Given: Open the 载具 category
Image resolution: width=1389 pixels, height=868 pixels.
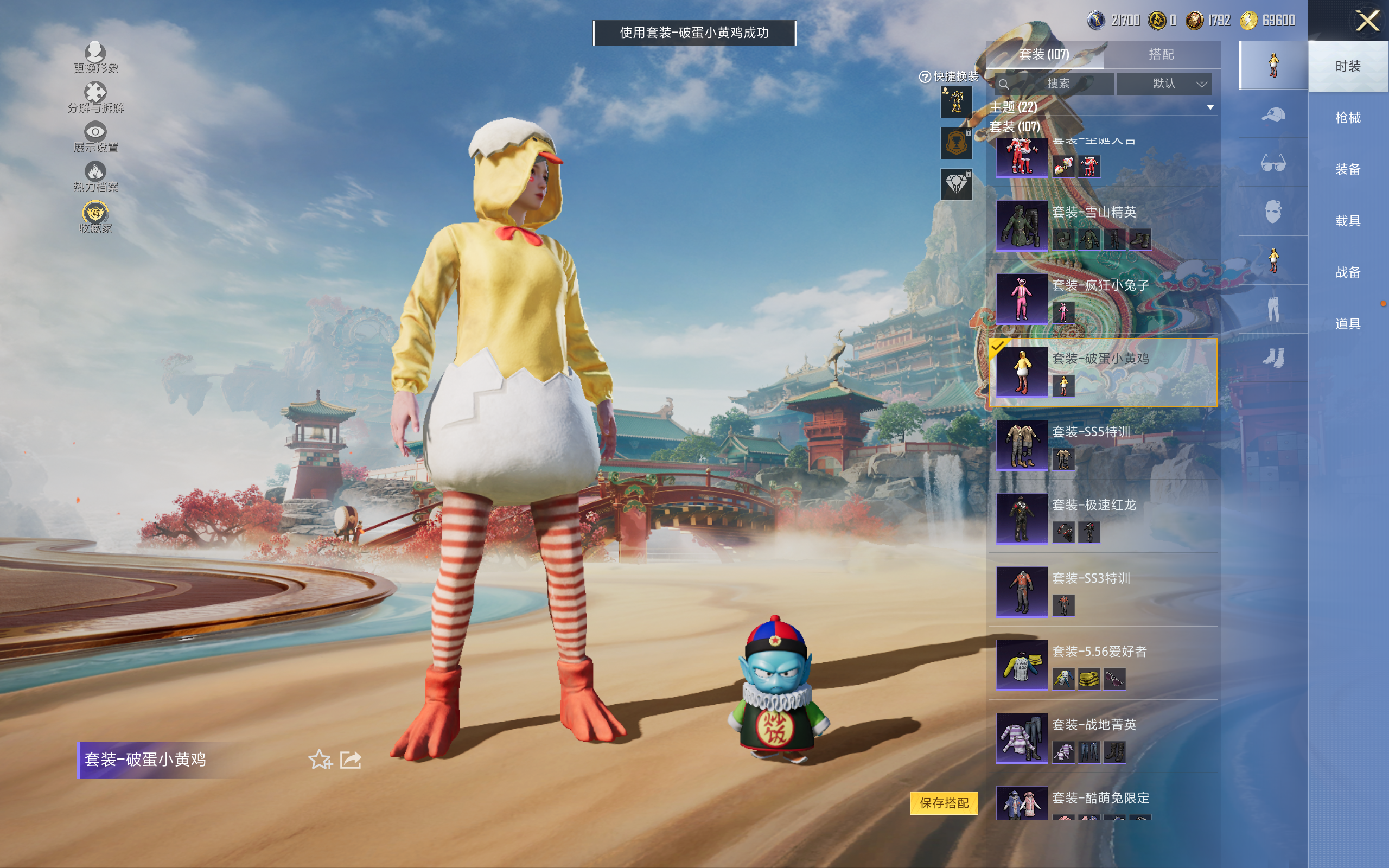Looking at the screenshot, I should 1347,221.
